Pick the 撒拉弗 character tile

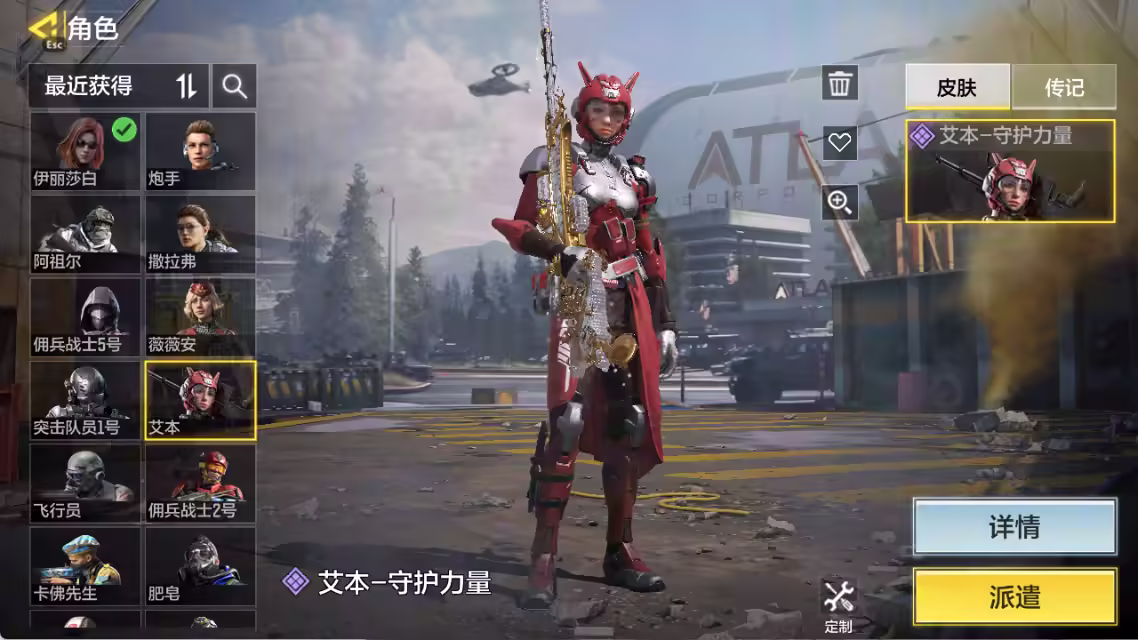coord(201,234)
